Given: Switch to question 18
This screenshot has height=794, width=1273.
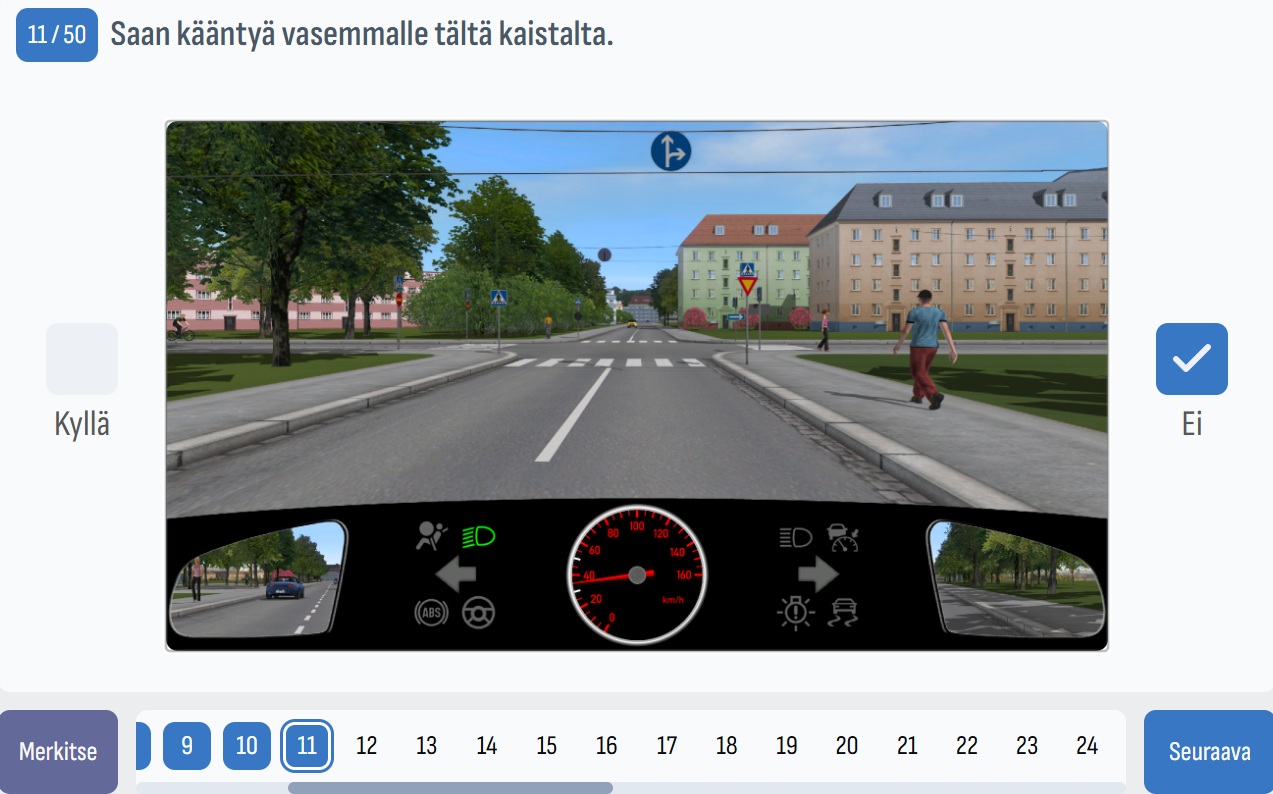Looking at the screenshot, I should [x=727, y=746].
